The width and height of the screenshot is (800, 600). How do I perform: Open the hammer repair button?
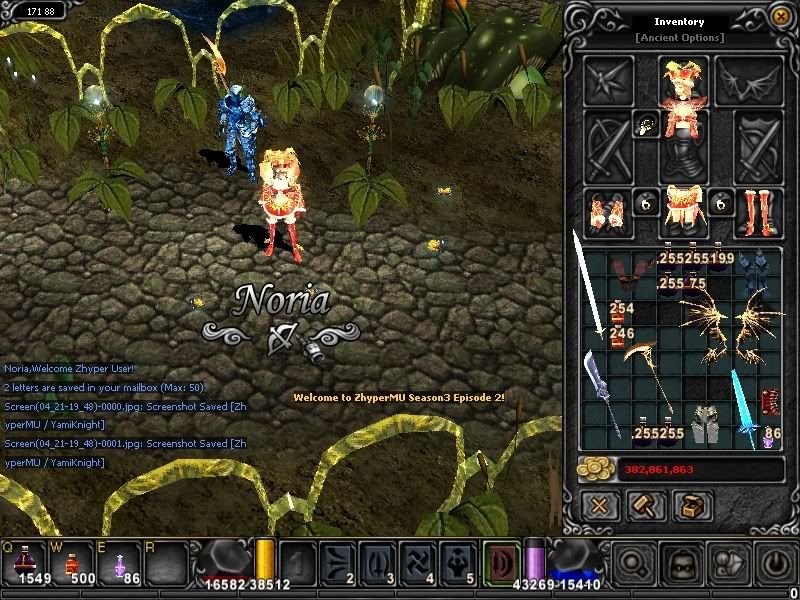pos(646,505)
